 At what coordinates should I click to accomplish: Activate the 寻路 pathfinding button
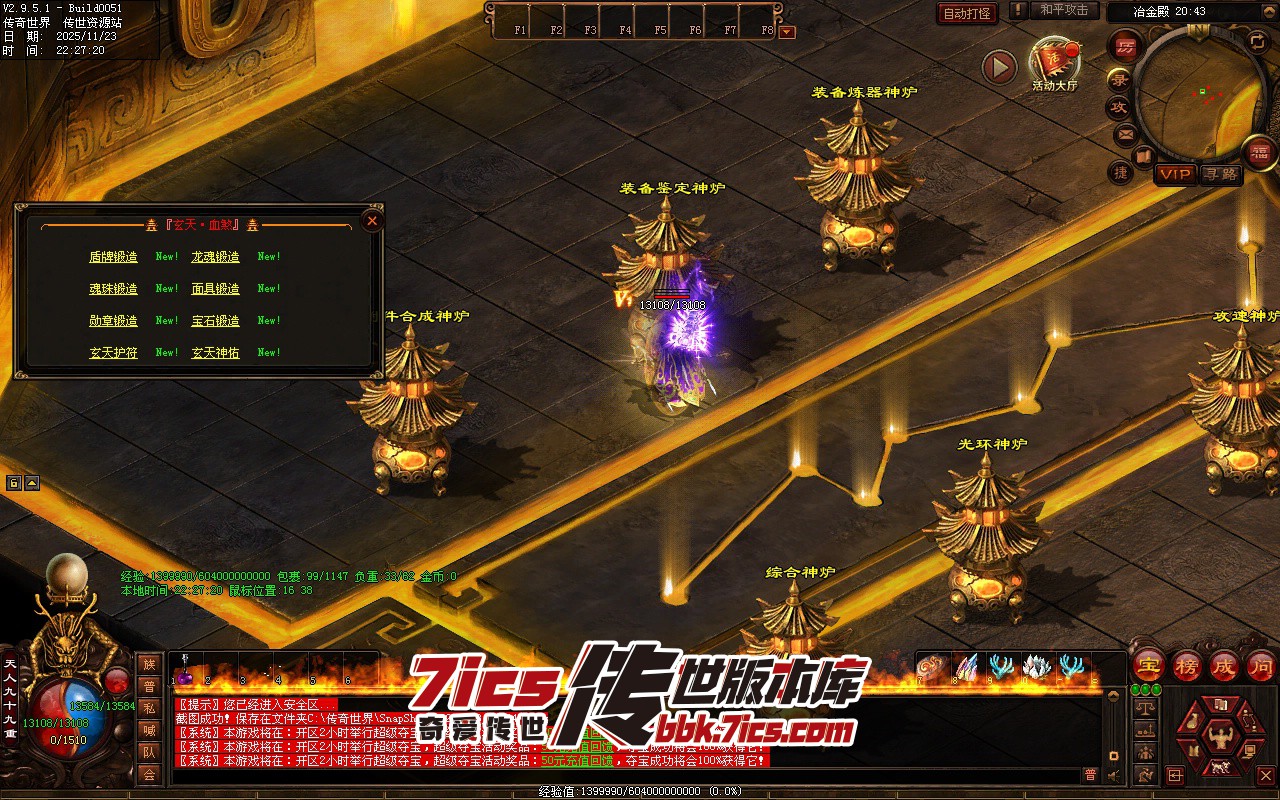tap(1220, 174)
